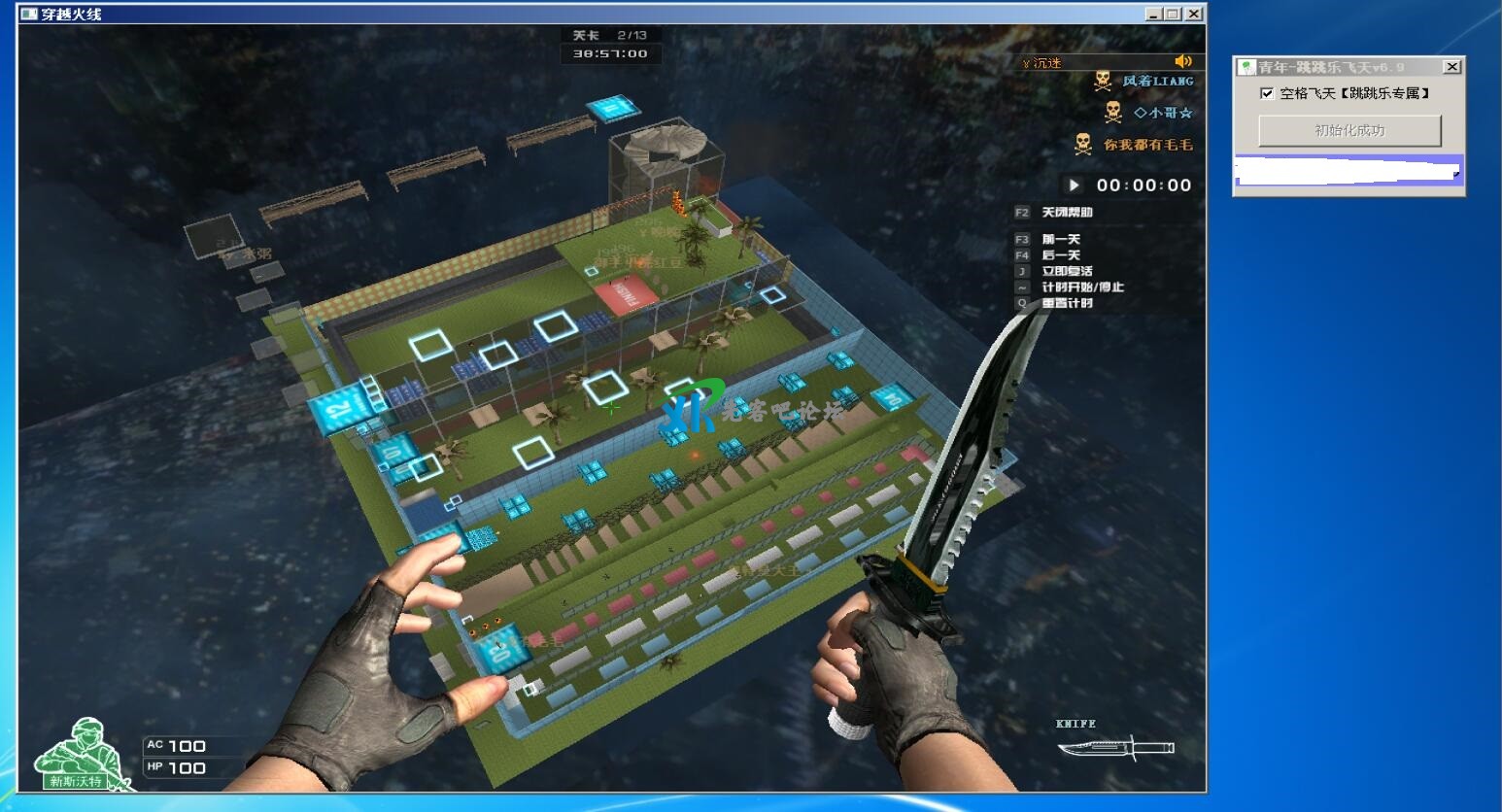1502x812 pixels.
Task: Click the F2 key icon beside 关闭帮助
Action: [x=1021, y=212]
